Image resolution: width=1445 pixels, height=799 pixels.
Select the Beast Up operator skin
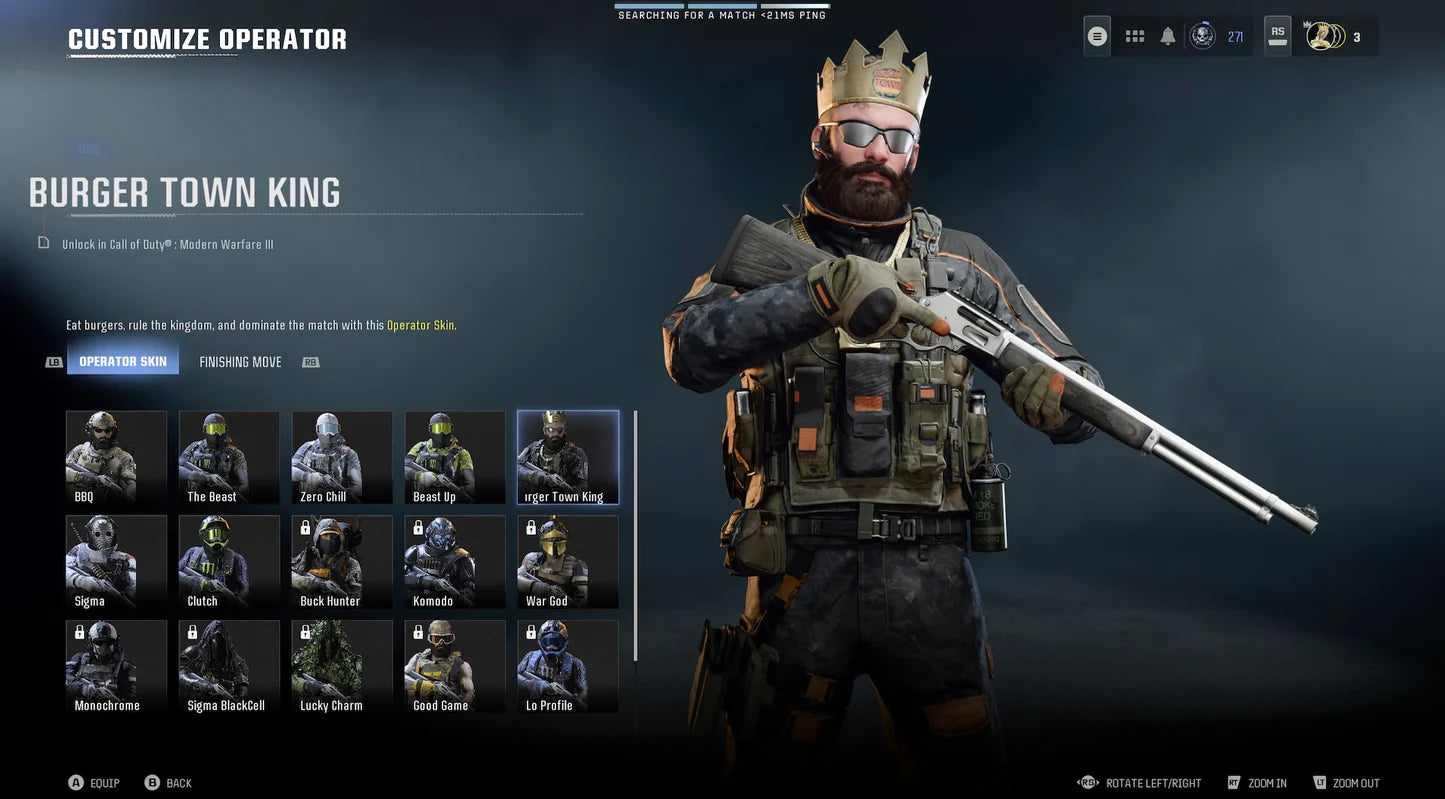click(455, 456)
